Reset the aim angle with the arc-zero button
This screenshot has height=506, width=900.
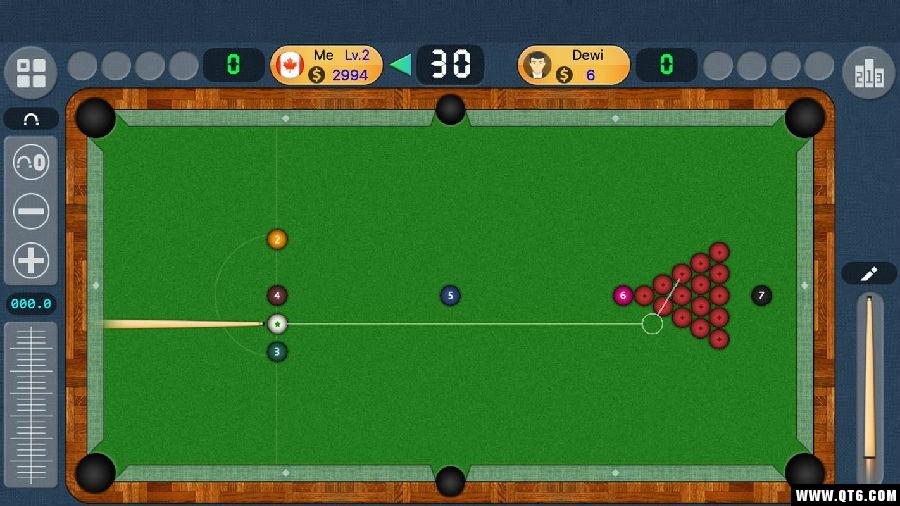click(x=31, y=161)
